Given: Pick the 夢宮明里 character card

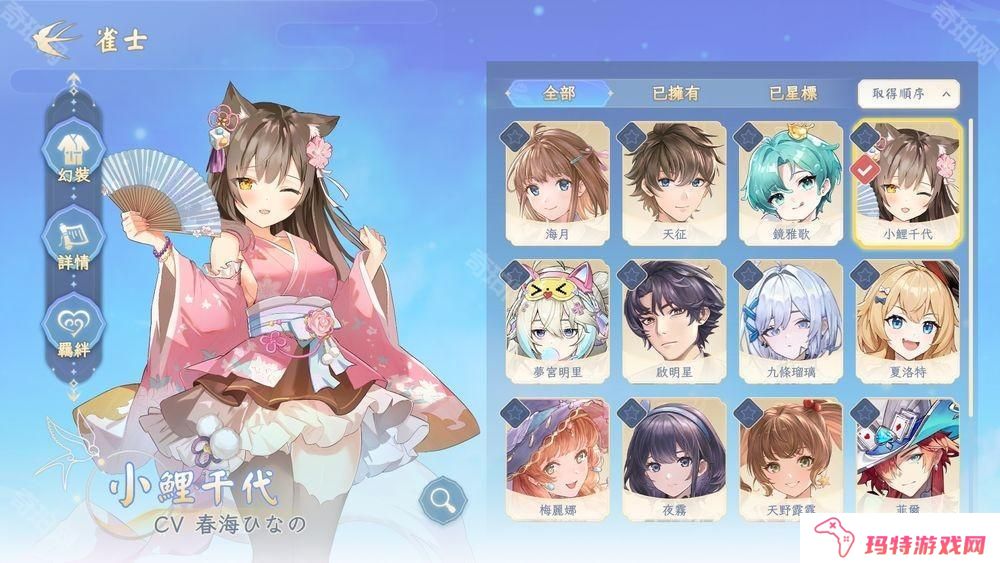Looking at the screenshot, I should click(558, 320).
